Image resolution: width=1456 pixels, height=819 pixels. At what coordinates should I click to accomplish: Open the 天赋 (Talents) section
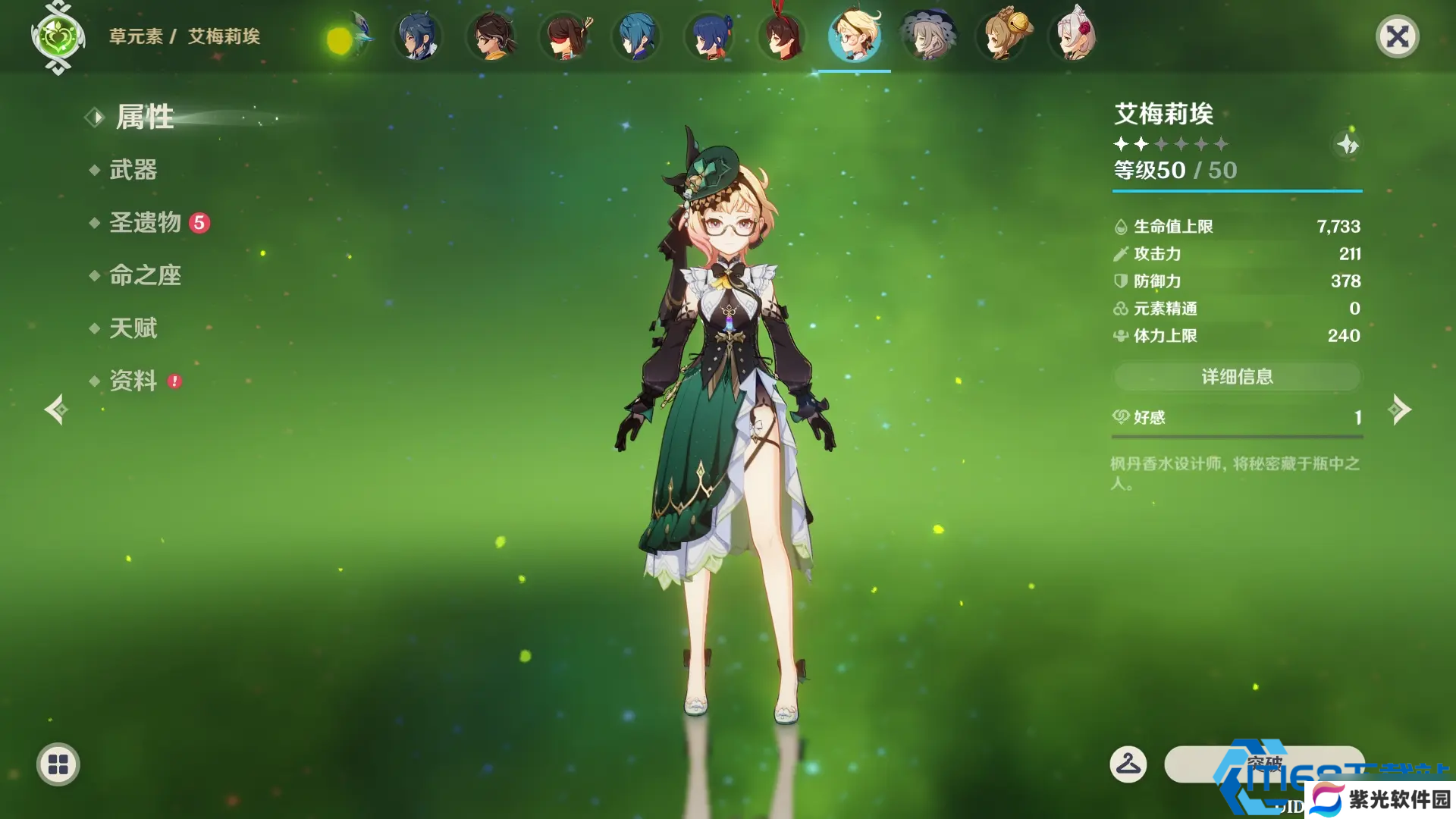[x=133, y=328]
